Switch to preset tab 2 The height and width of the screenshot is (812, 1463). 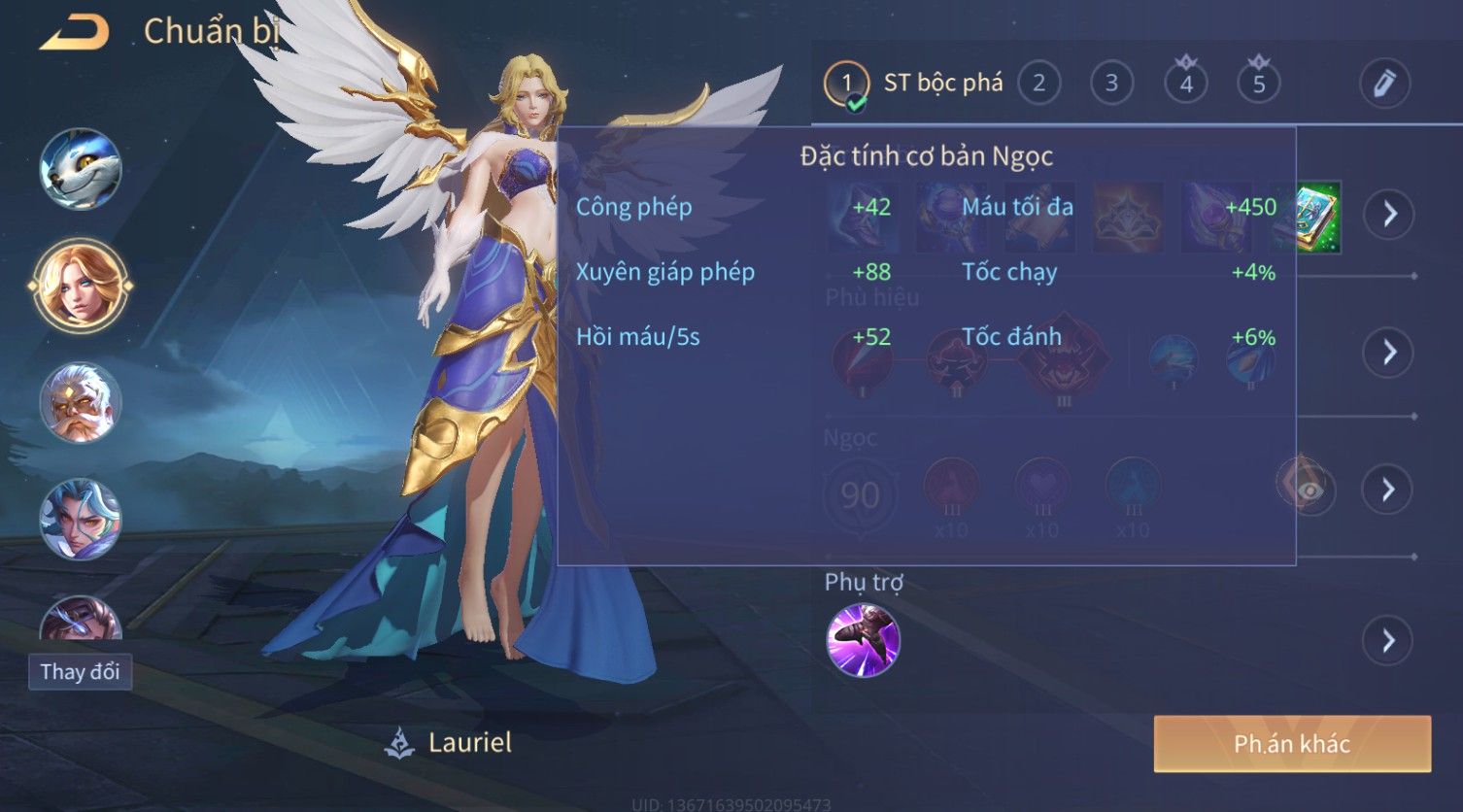click(1038, 84)
